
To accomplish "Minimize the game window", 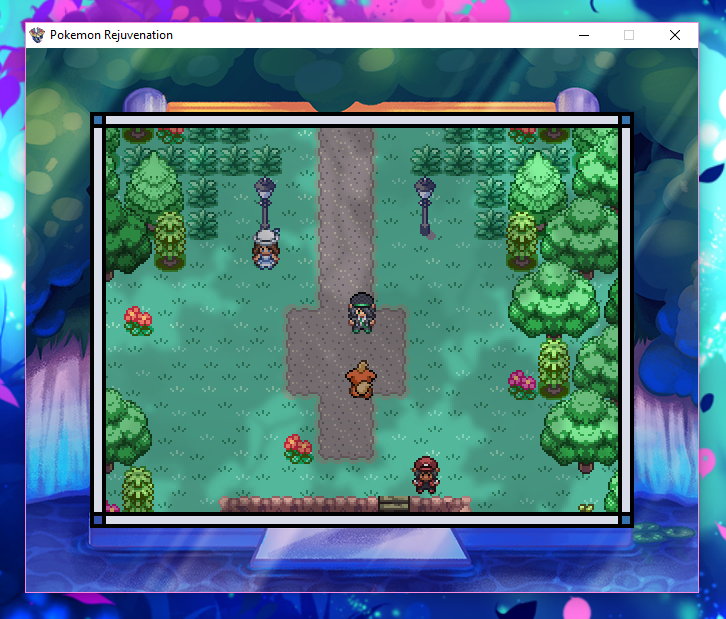I will [583, 35].
